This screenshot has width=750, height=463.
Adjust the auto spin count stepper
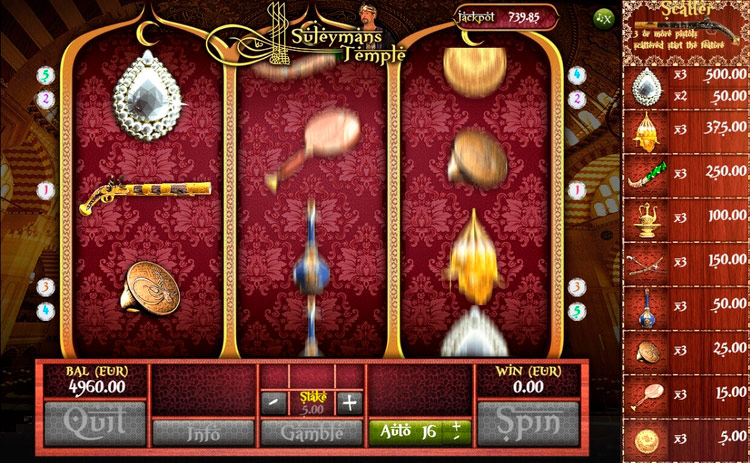(457, 432)
